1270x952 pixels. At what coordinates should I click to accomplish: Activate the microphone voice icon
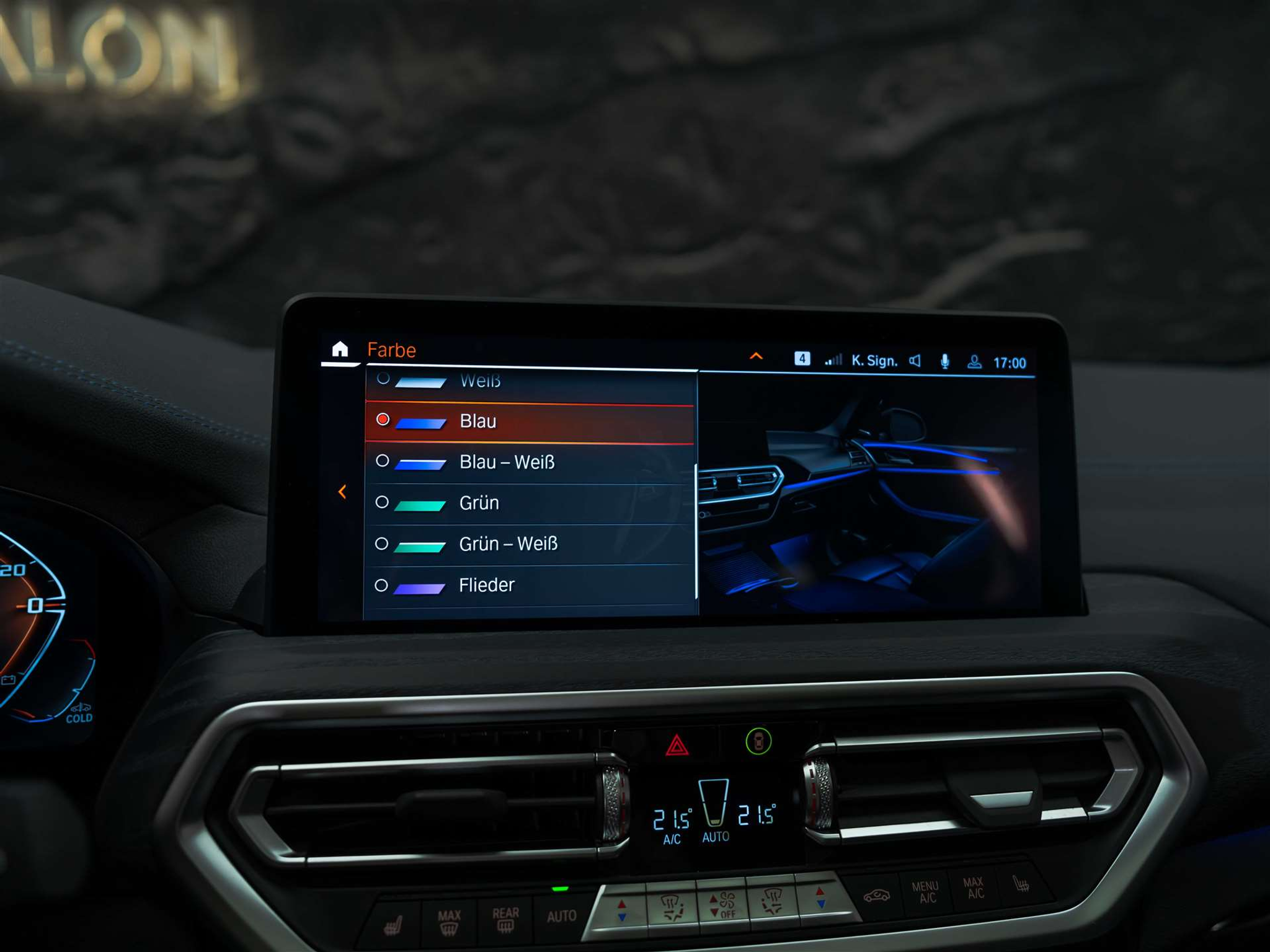944,361
